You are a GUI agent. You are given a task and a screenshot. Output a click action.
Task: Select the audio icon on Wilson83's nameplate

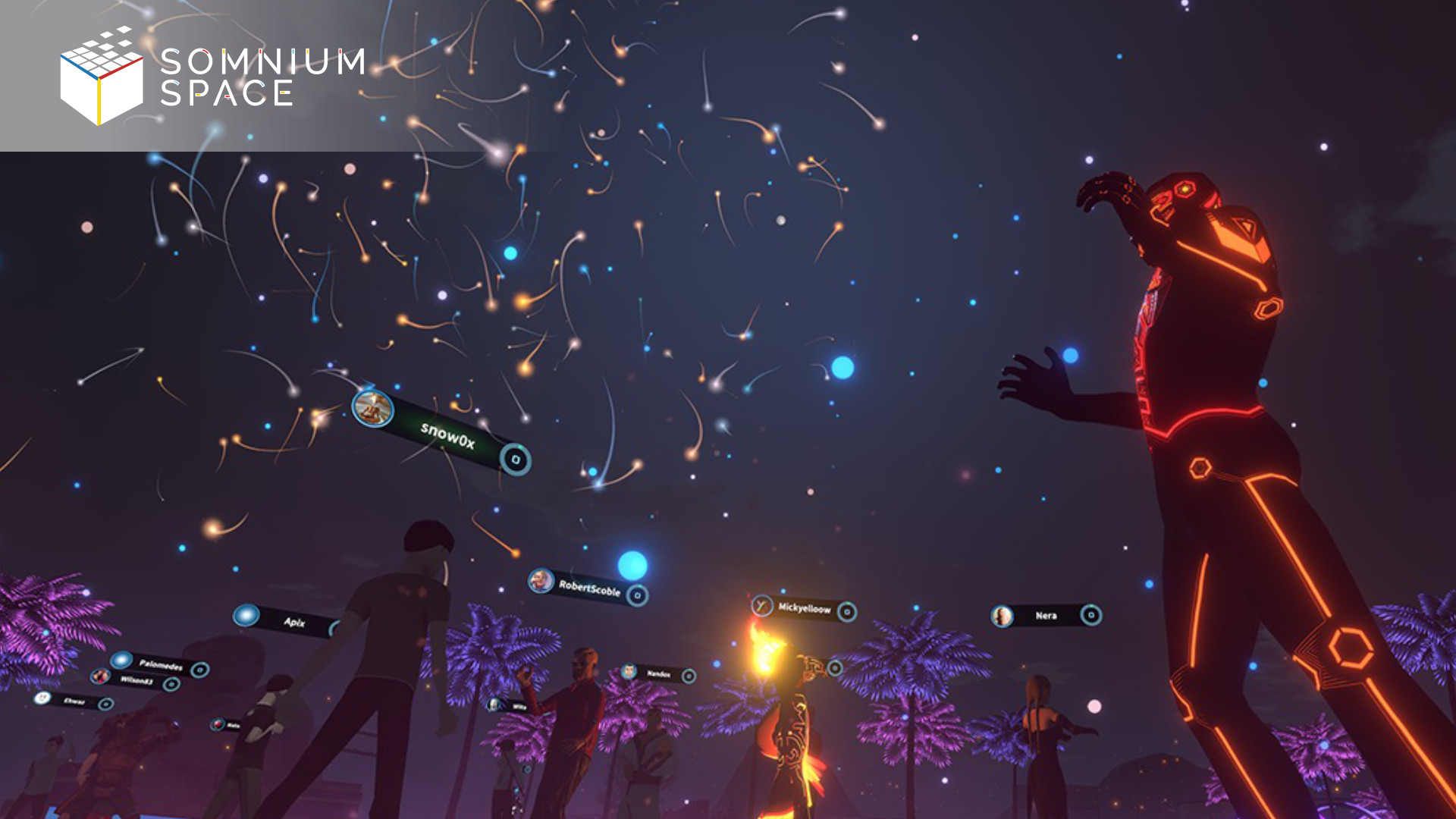point(172,684)
